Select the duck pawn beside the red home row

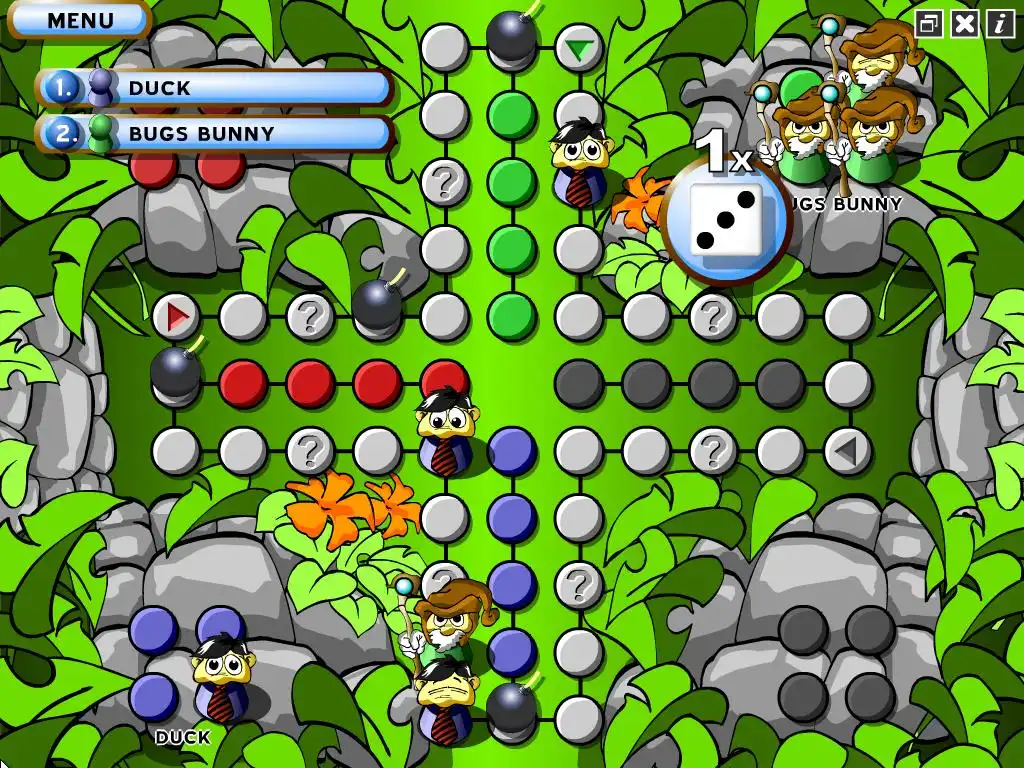(444, 430)
